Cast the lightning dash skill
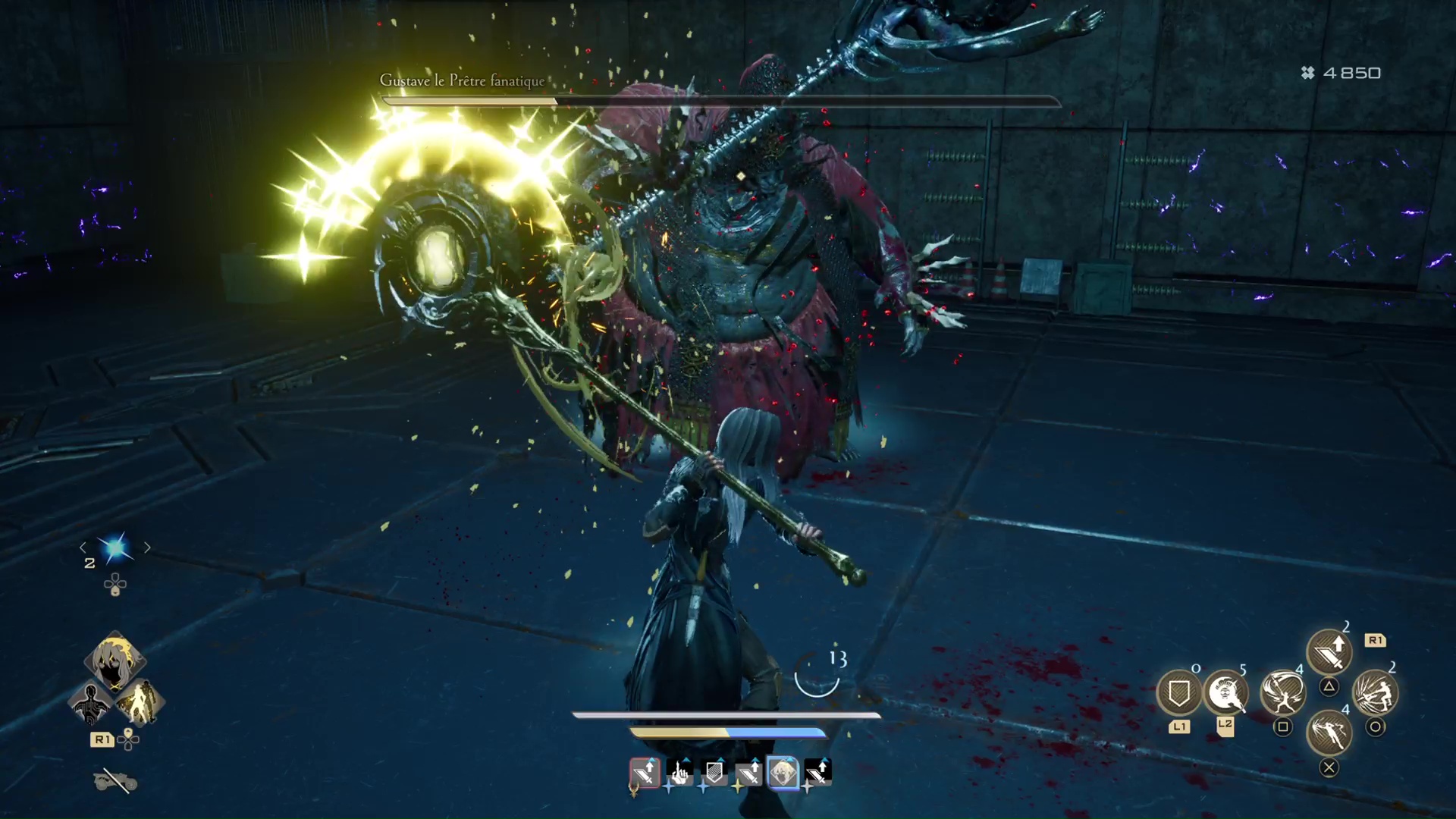The width and height of the screenshot is (1456, 819). click(x=1329, y=733)
